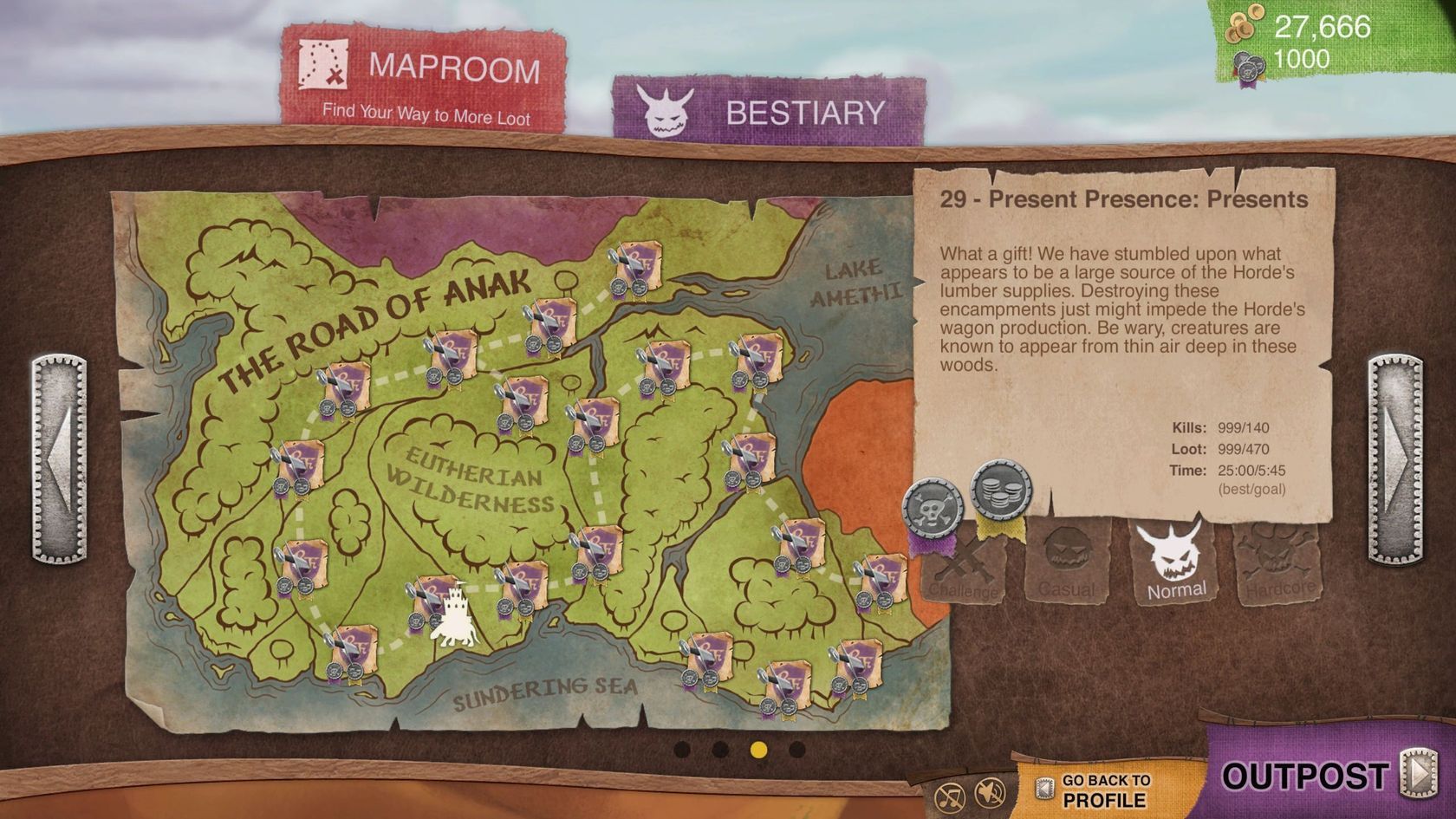Mute the sound effects
The height and width of the screenshot is (819, 1456).
(988, 791)
